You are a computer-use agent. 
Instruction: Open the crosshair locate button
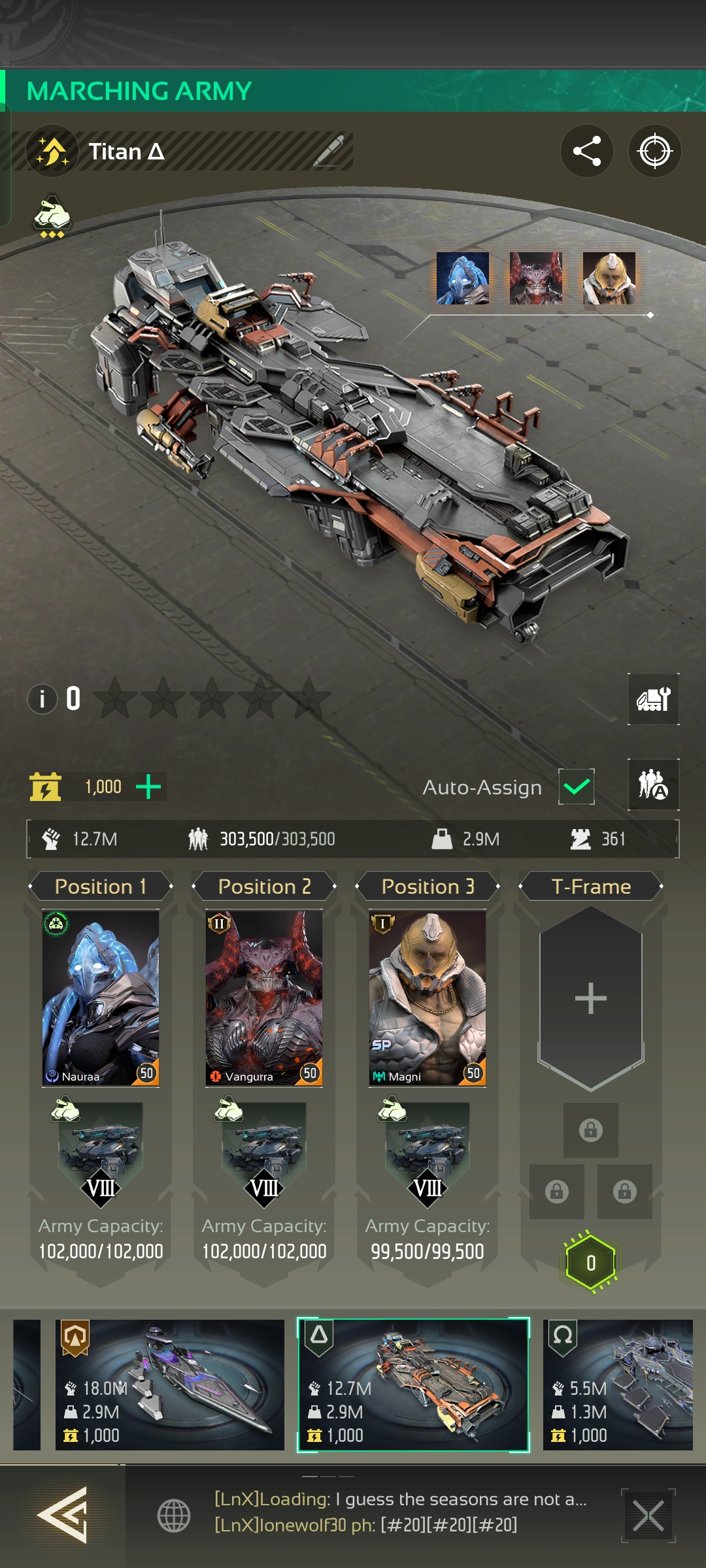click(x=654, y=151)
